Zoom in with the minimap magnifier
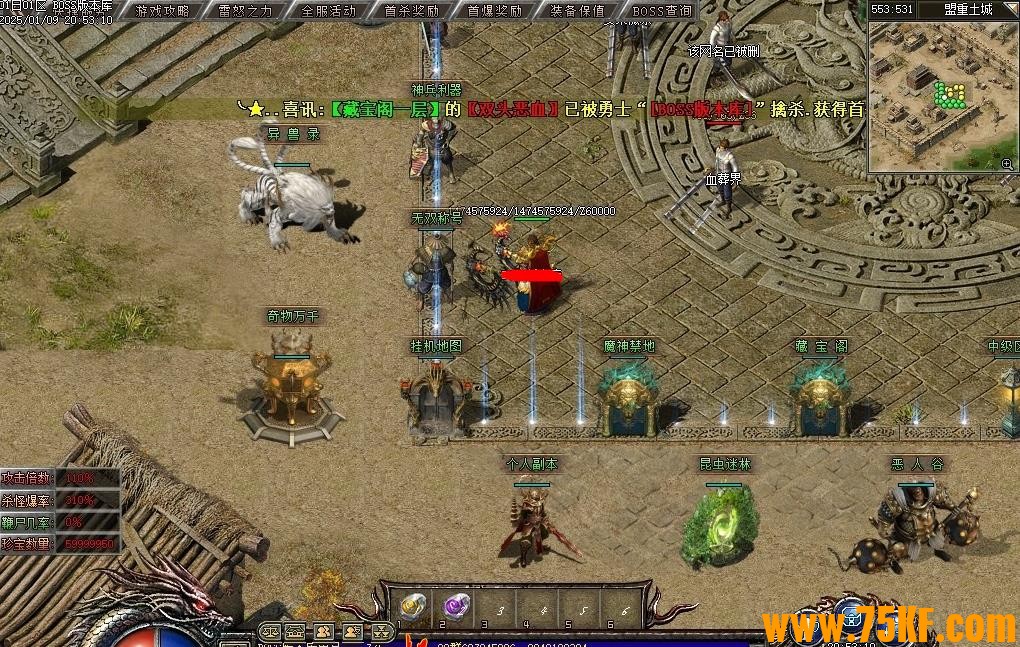The height and width of the screenshot is (647, 1020). point(1006,163)
